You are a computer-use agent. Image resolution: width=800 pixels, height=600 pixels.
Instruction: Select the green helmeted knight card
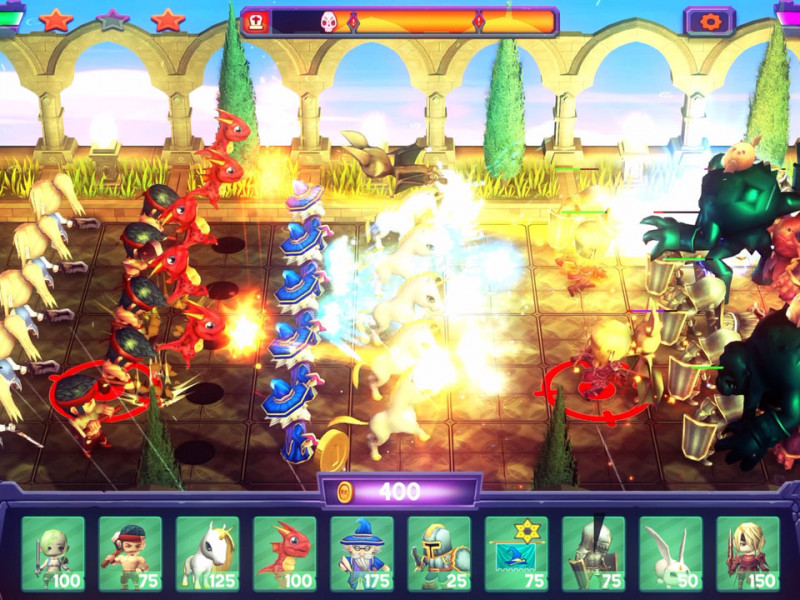coord(439,553)
